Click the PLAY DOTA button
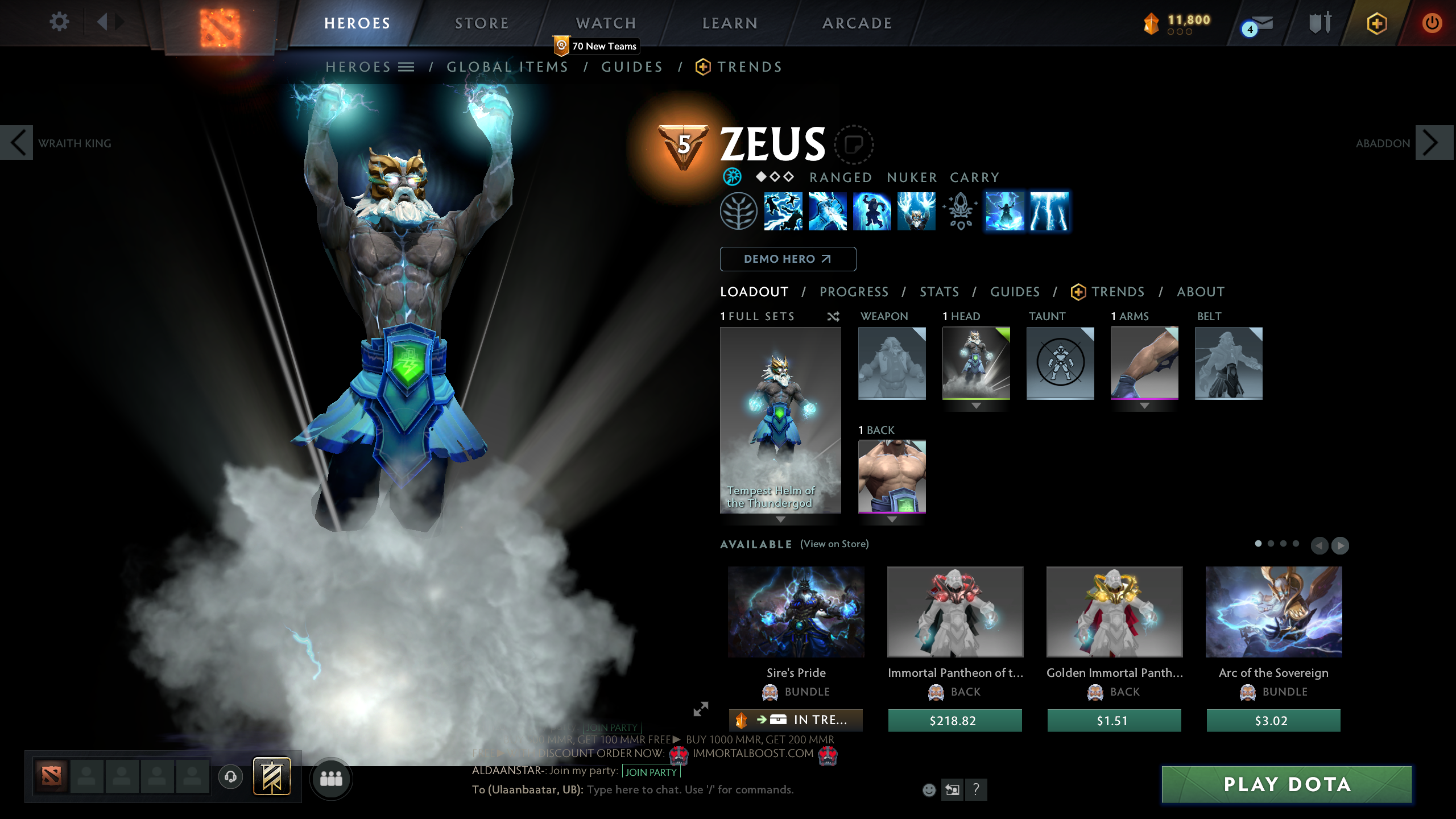 click(1287, 784)
